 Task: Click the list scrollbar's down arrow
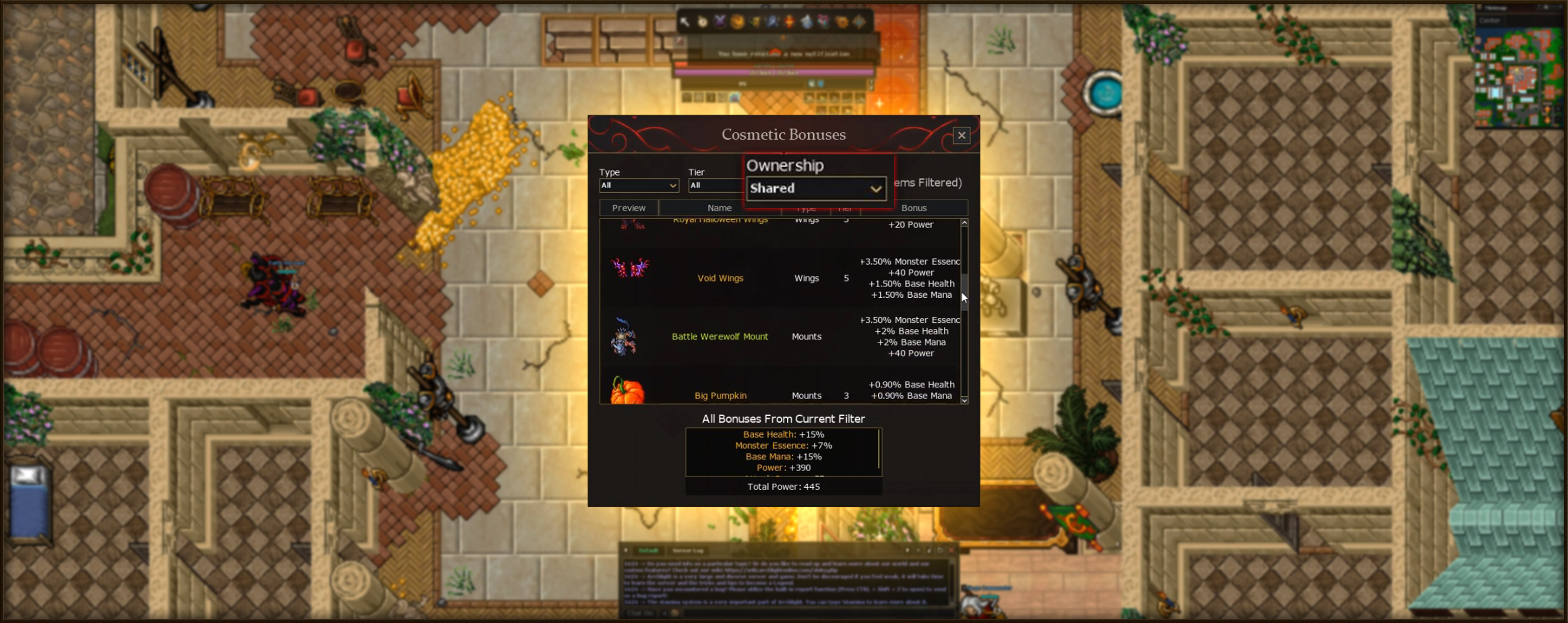point(964,400)
